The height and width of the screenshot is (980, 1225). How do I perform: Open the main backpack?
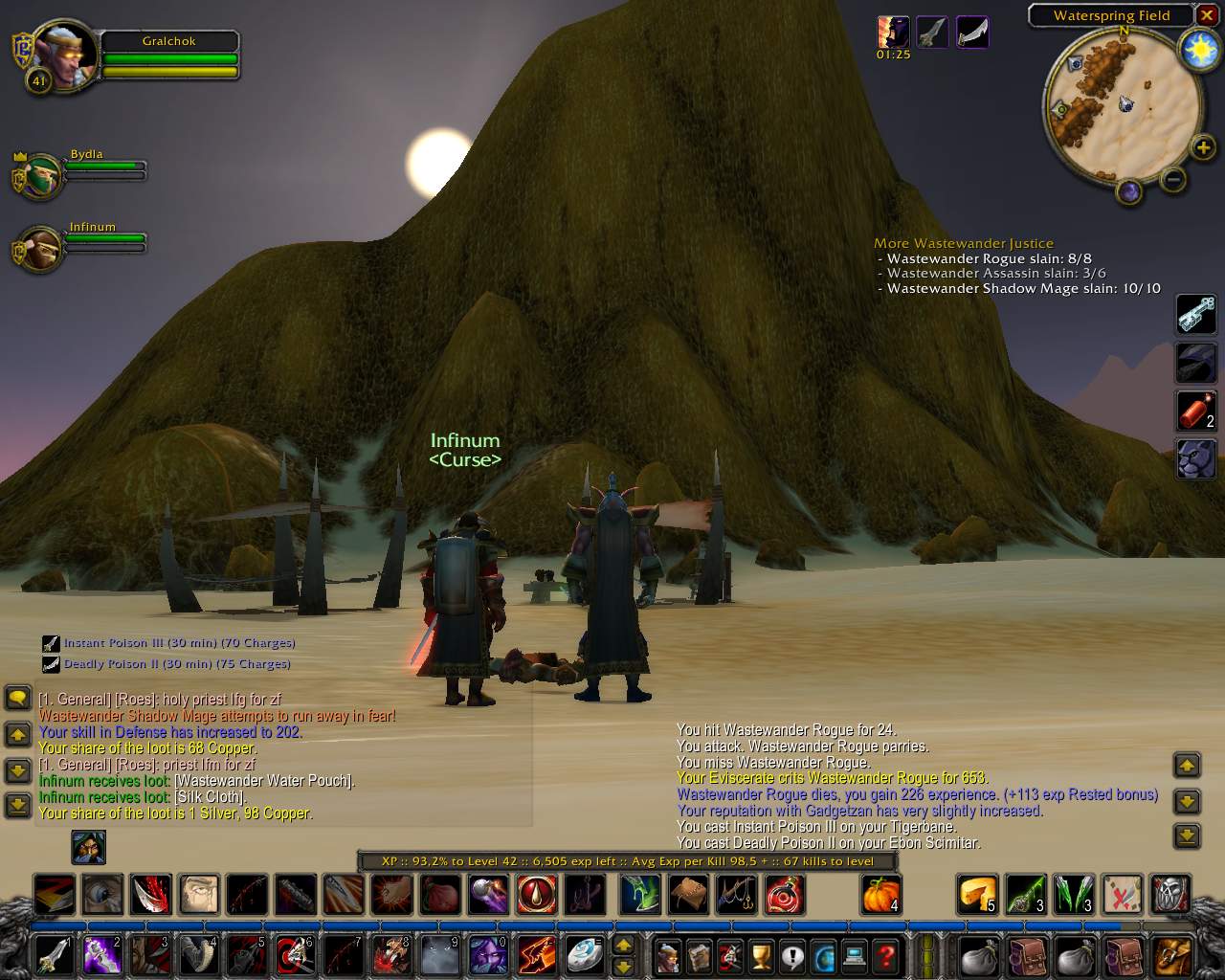pyautogui.click(x=1171, y=955)
